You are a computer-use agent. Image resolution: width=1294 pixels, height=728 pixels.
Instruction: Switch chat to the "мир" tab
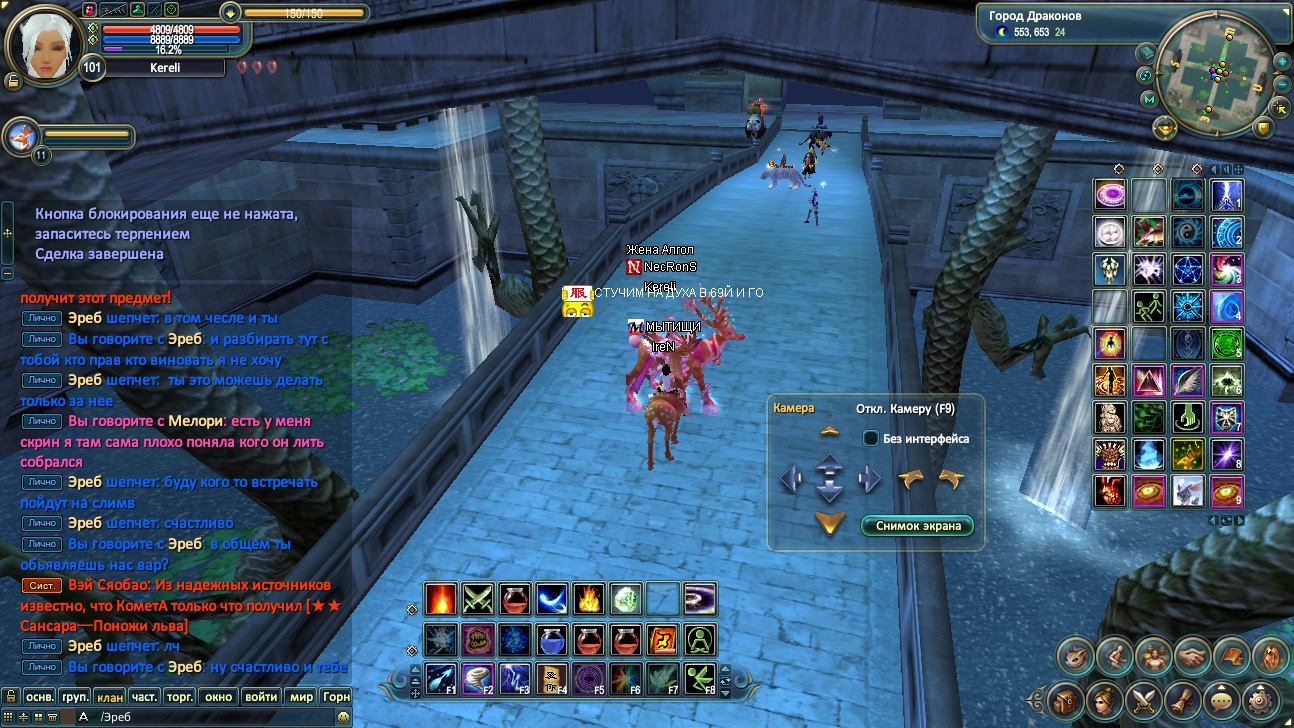click(x=301, y=696)
